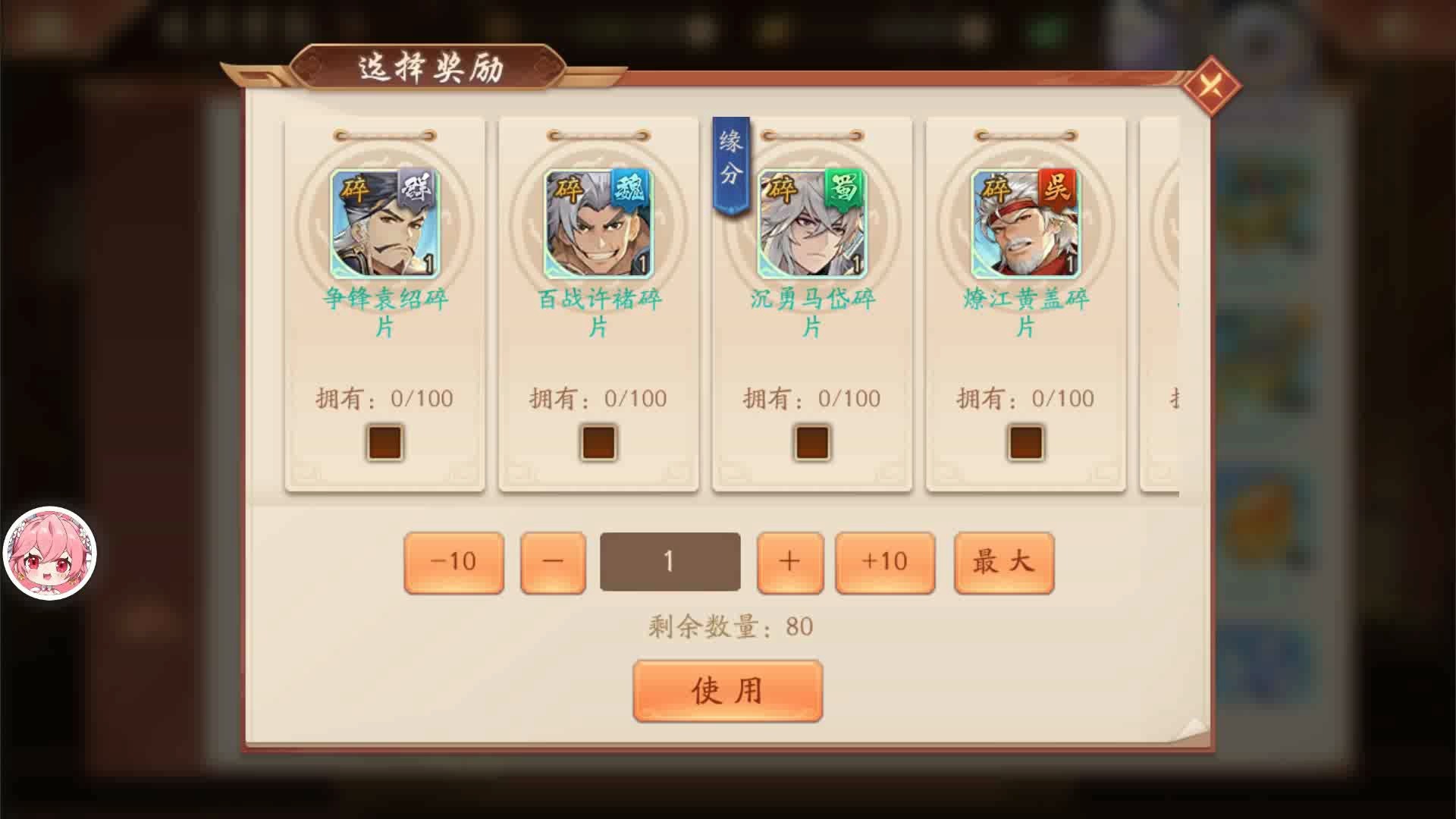
Task: Click the quantity input showing 1
Action: point(670,561)
